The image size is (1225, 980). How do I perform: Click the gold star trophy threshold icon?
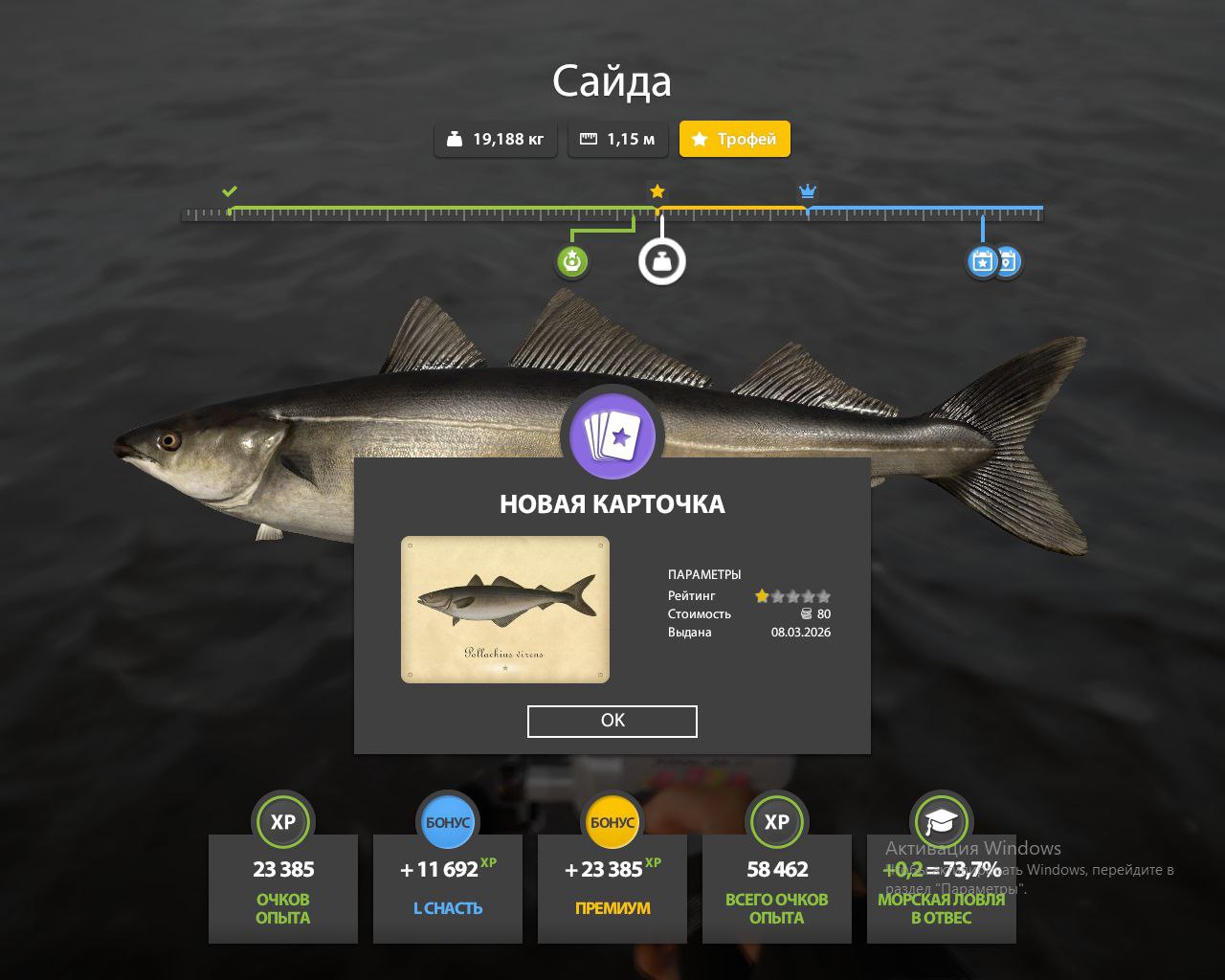tap(657, 191)
